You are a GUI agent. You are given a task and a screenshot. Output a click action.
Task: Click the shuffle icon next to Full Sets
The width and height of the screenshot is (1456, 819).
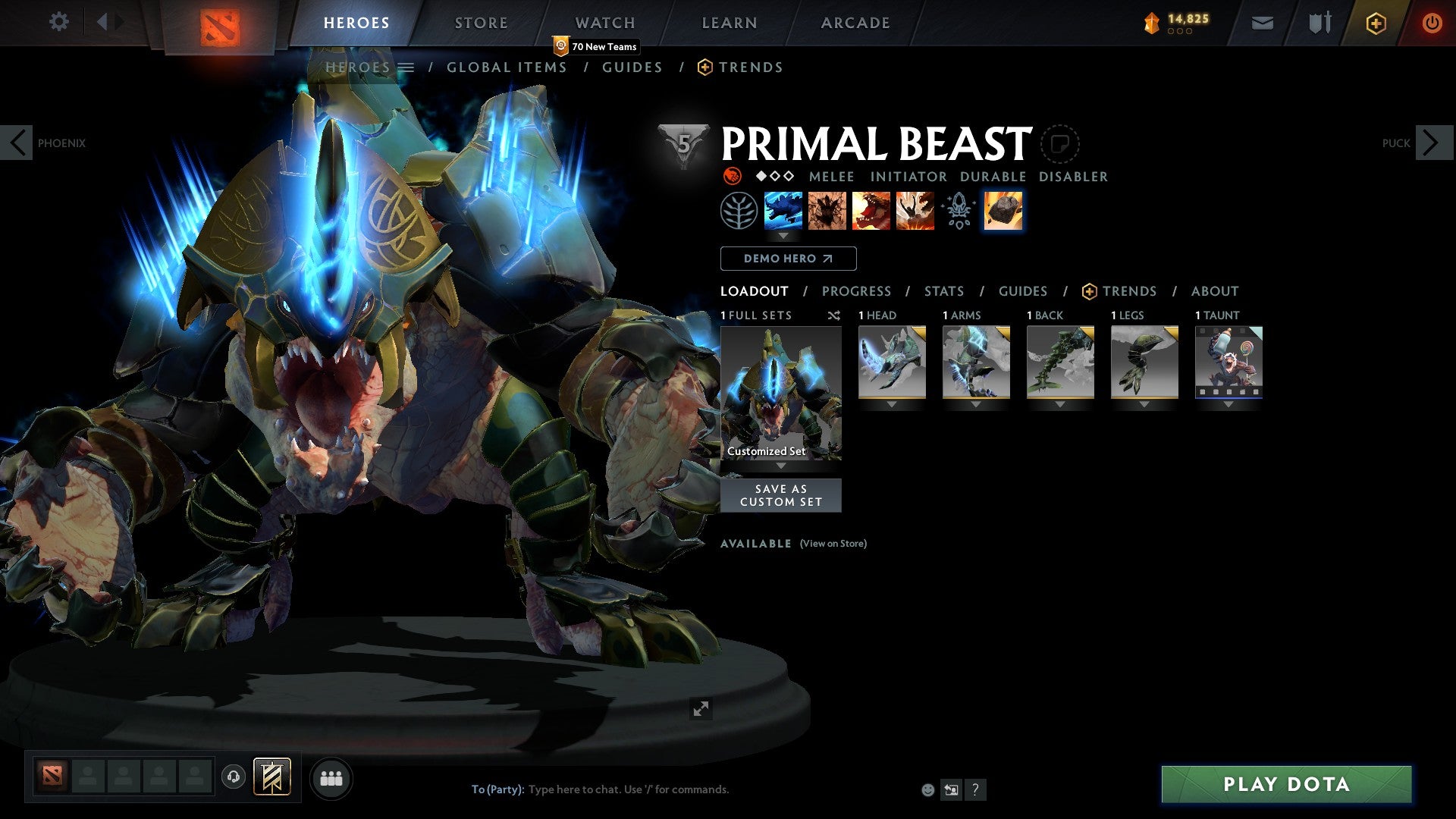pos(834,315)
